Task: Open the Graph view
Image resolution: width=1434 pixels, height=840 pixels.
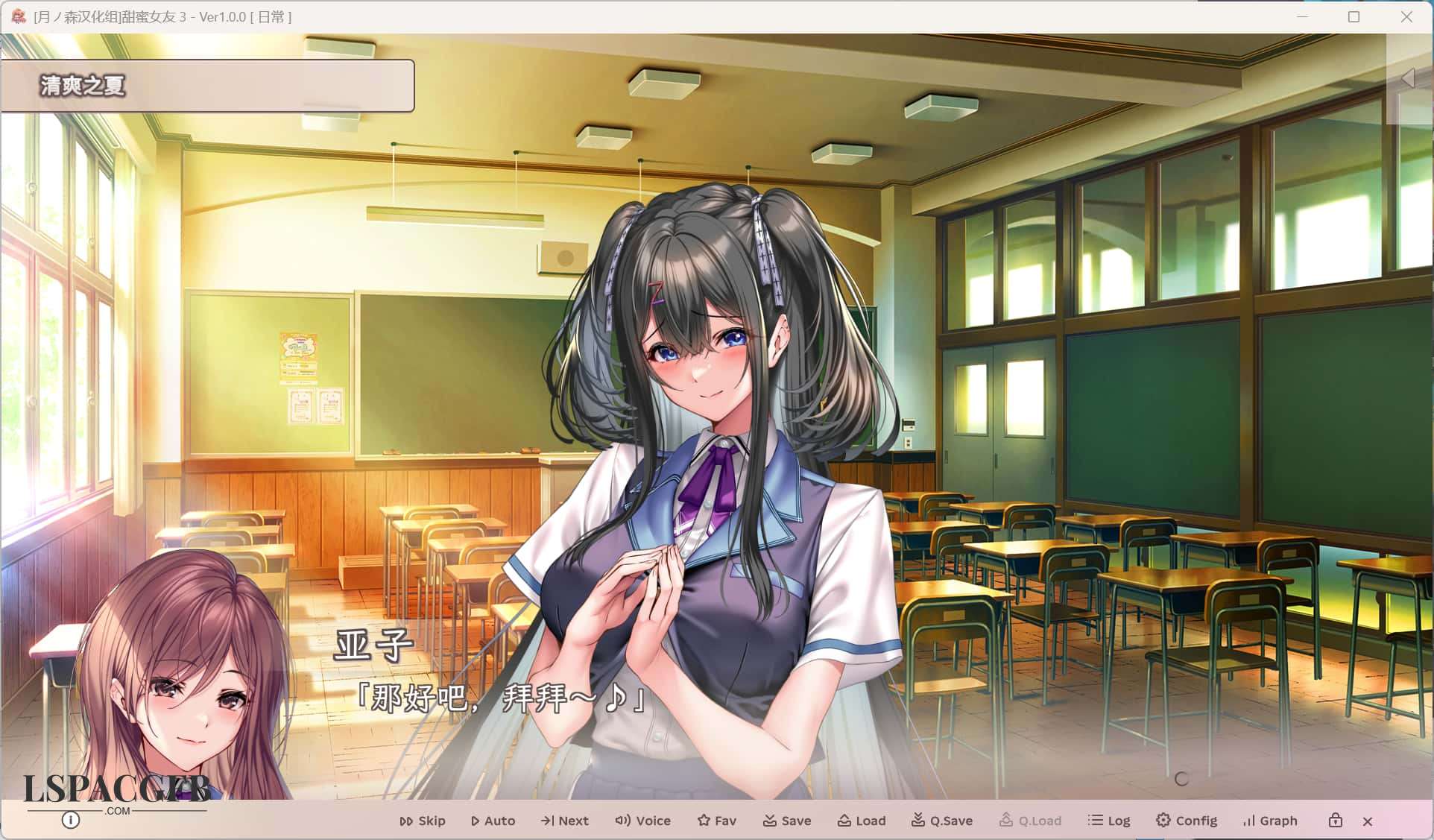Action: 1270,821
